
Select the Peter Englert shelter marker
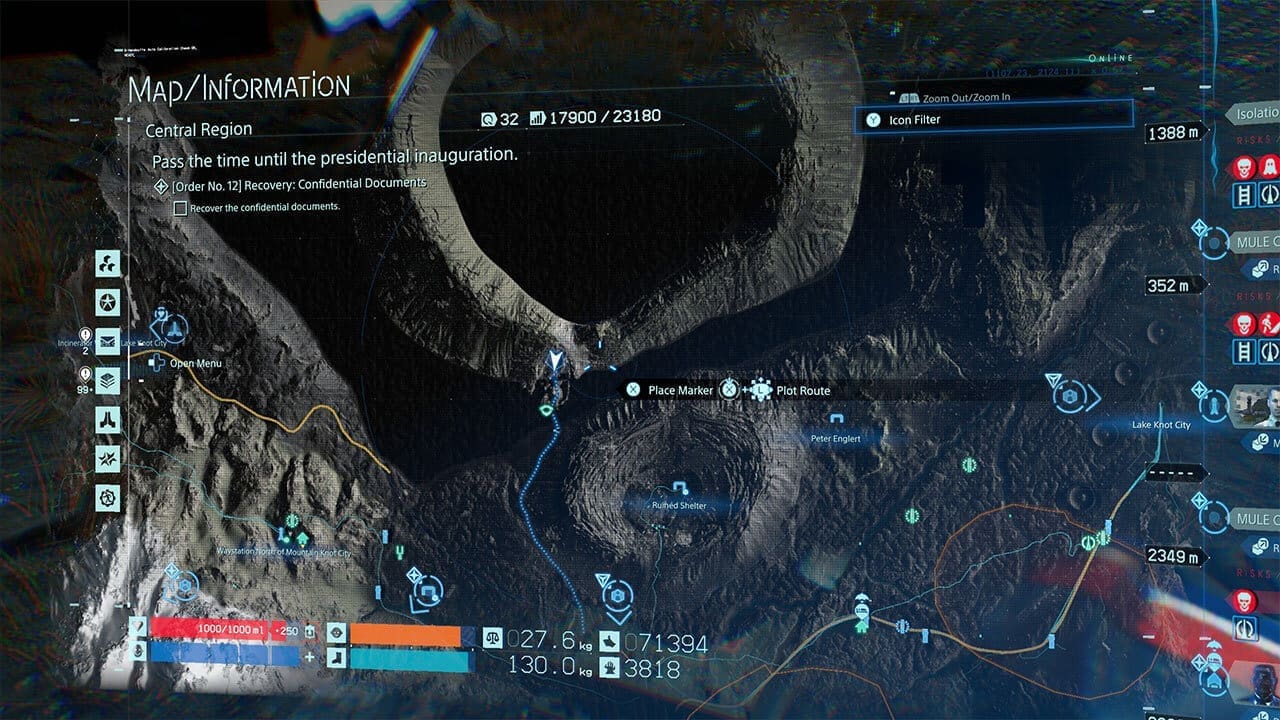click(x=836, y=420)
